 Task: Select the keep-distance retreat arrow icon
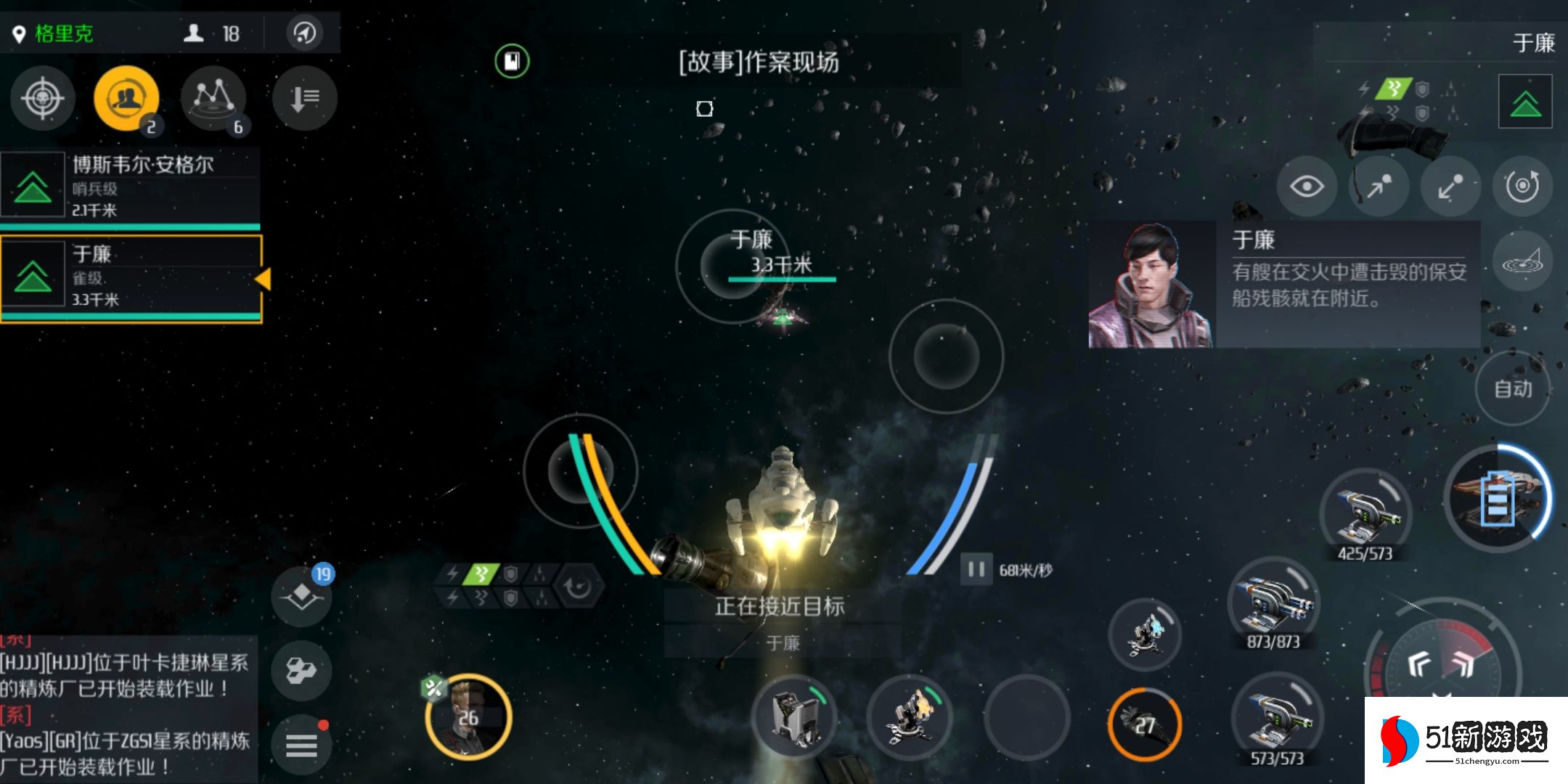[1451, 187]
